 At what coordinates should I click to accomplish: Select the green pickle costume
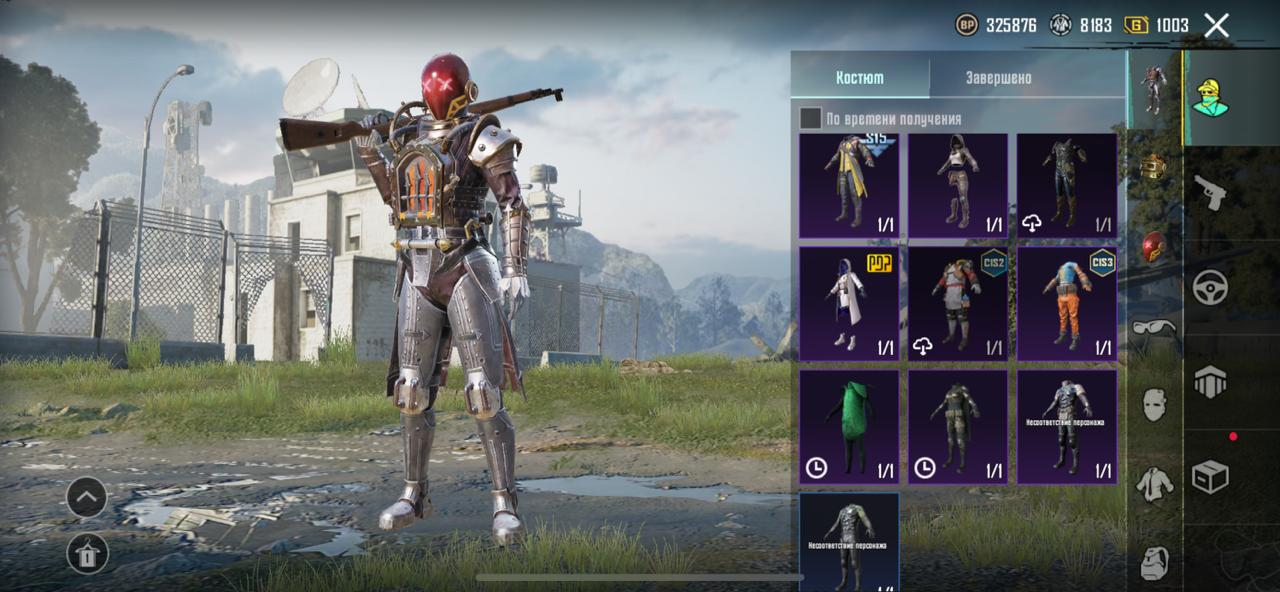849,427
